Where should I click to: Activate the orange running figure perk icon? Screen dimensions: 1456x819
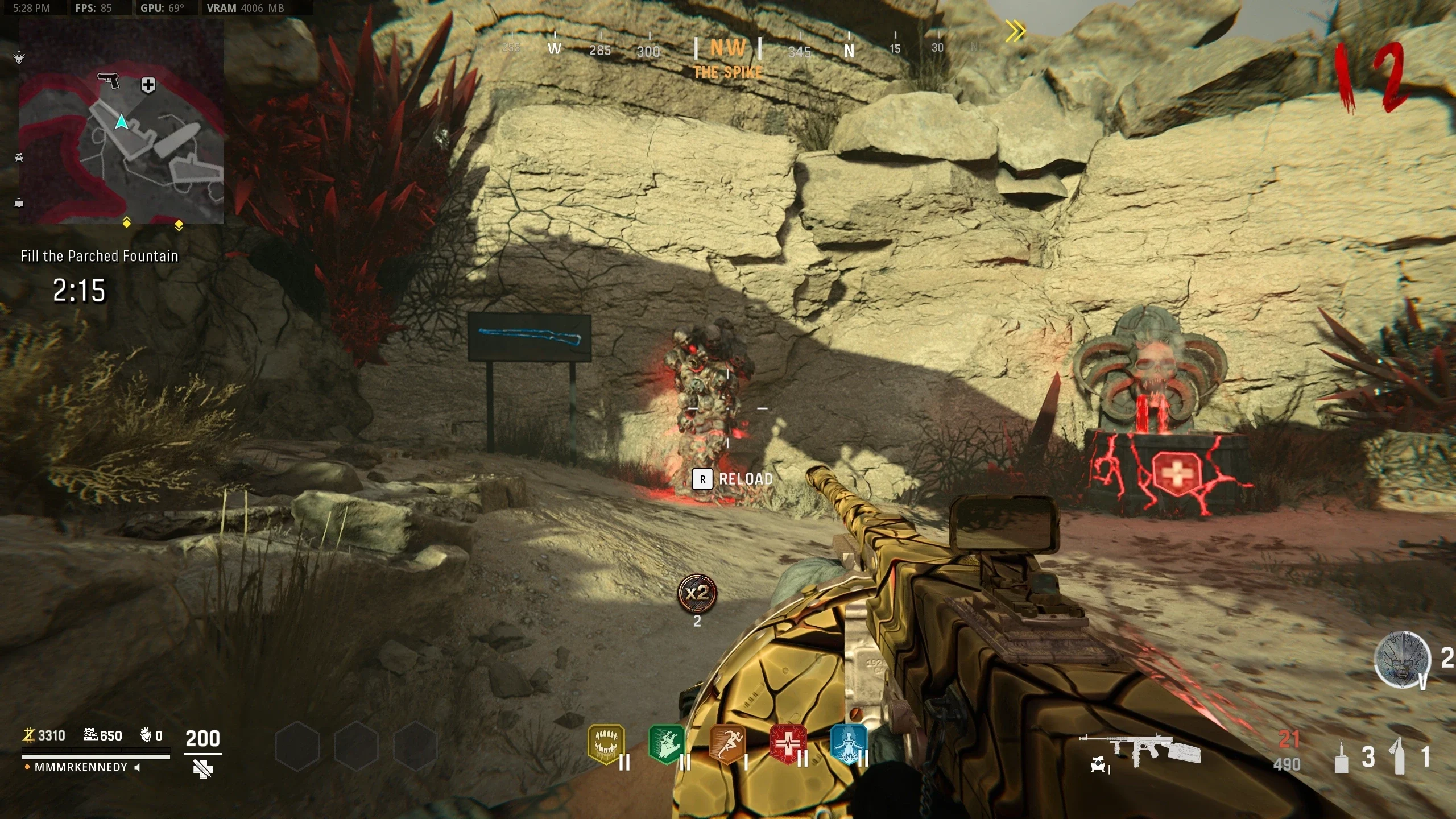(x=727, y=744)
